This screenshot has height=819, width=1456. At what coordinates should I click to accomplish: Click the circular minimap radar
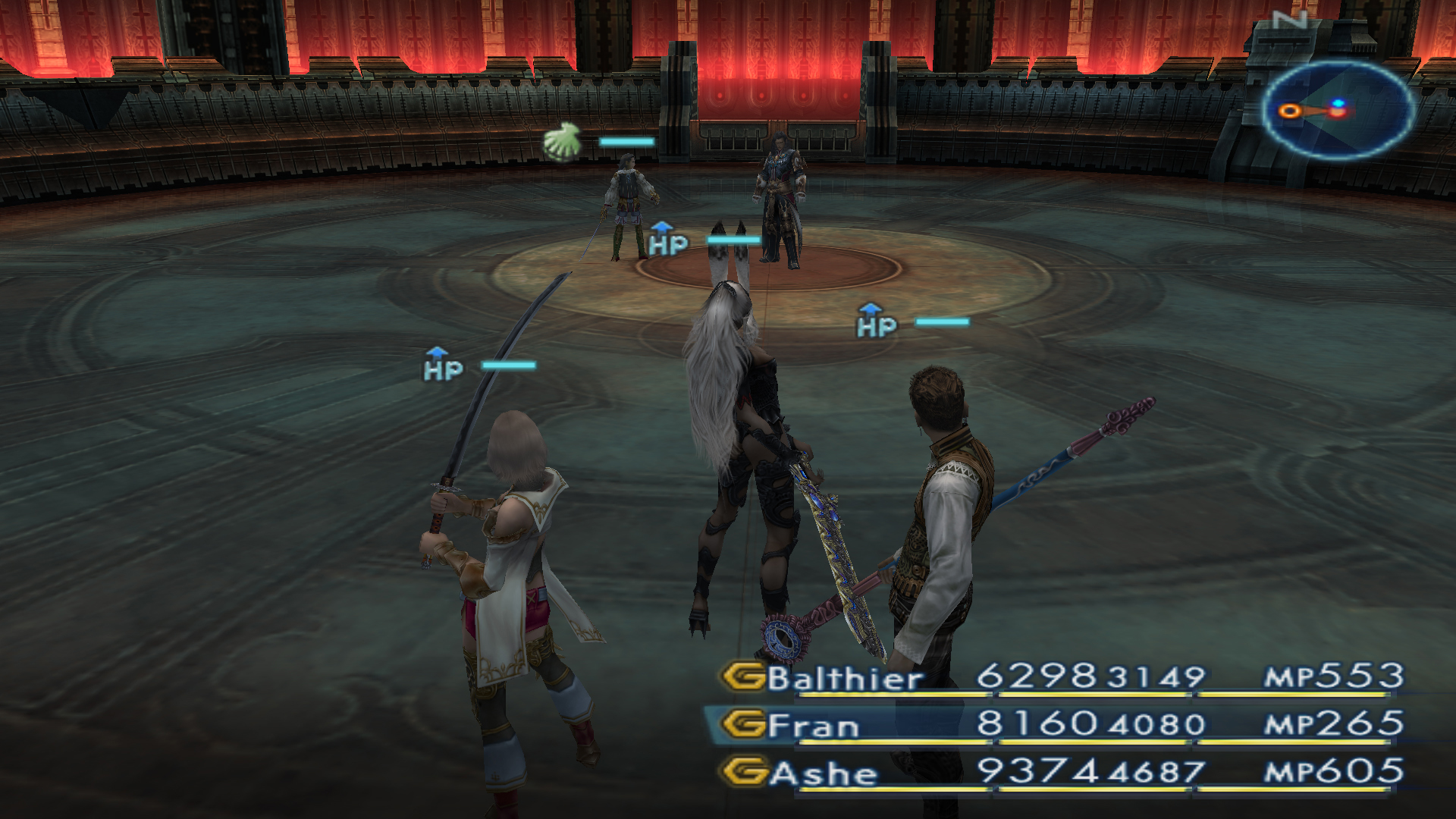click(1338, 111)
